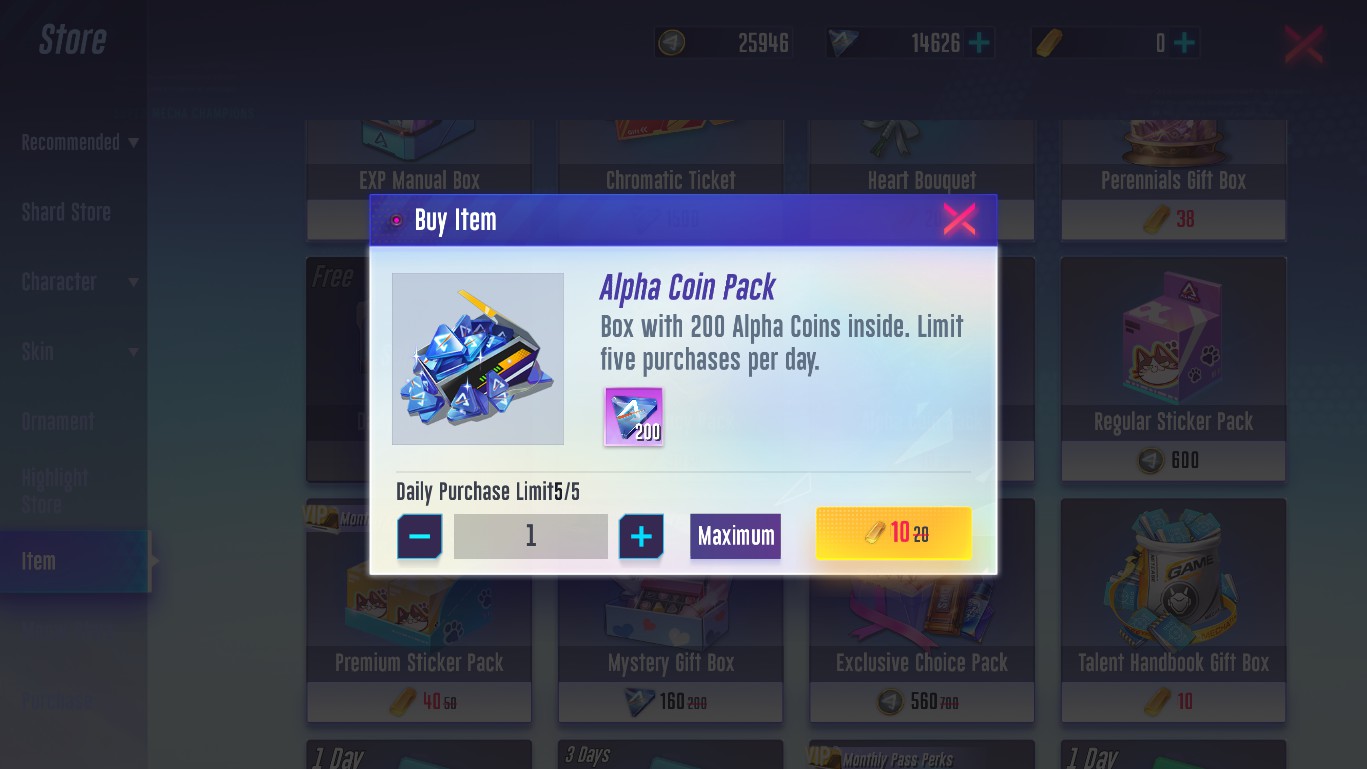Viewport: 1367px width, 769px height.
Task: Select the 200 Alpha Coins reward icon
Action: [634, 416]
